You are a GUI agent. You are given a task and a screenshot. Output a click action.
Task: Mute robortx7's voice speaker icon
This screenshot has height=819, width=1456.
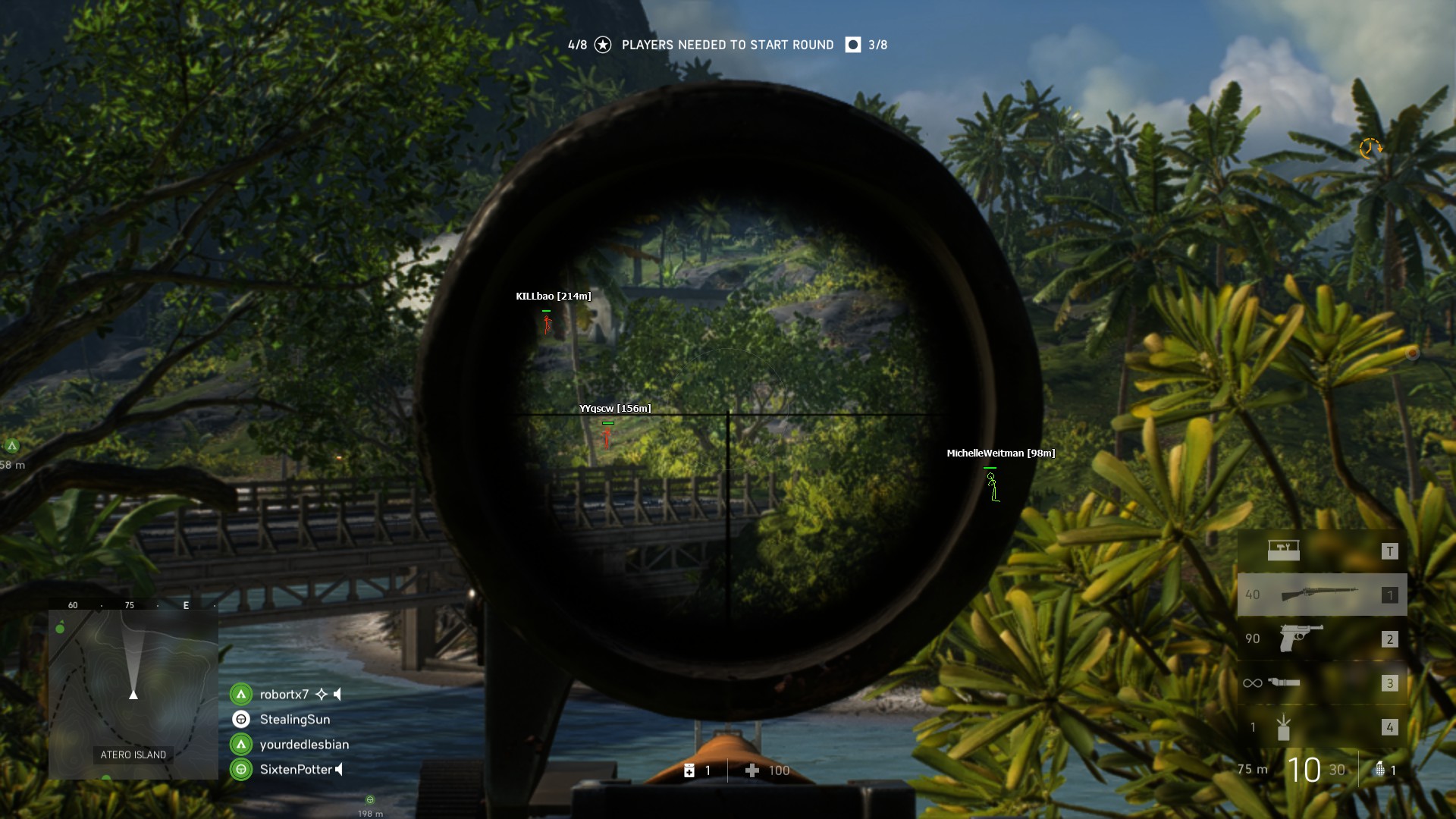[337, 694]
